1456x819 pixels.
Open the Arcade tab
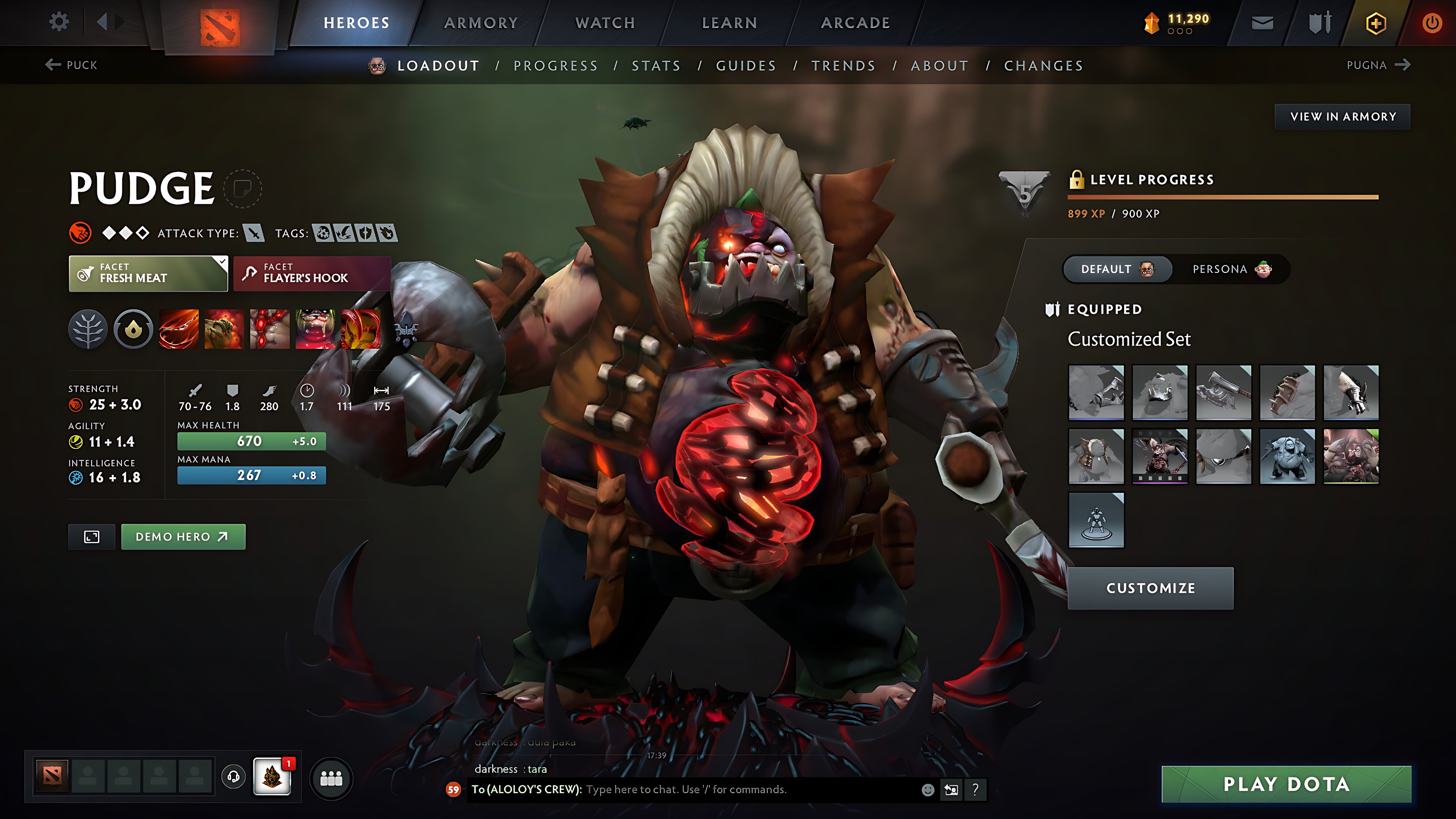point(856,22)
